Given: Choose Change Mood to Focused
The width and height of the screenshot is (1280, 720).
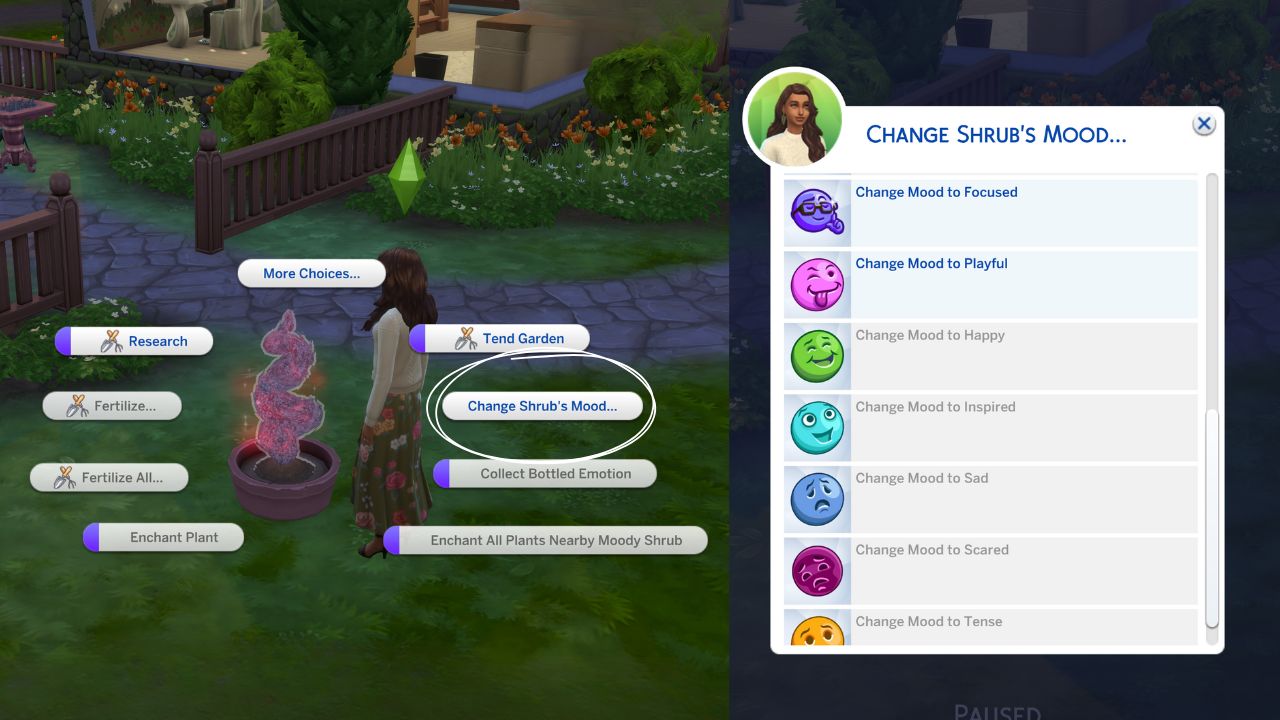Looking at the screenshot, I should point(936,192).
